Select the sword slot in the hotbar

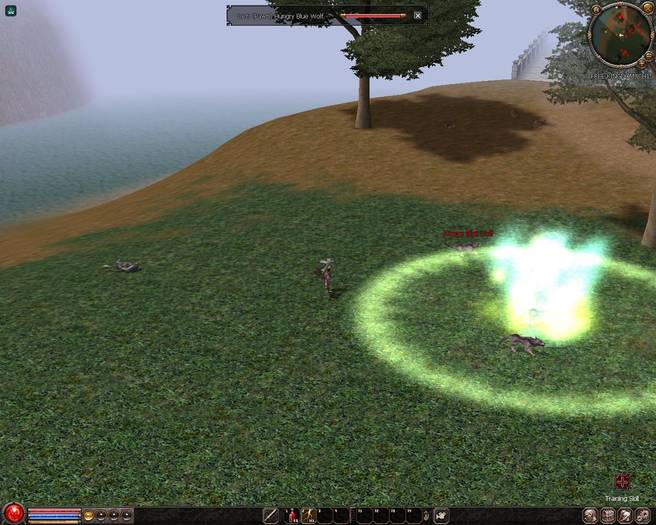point(271,516)
